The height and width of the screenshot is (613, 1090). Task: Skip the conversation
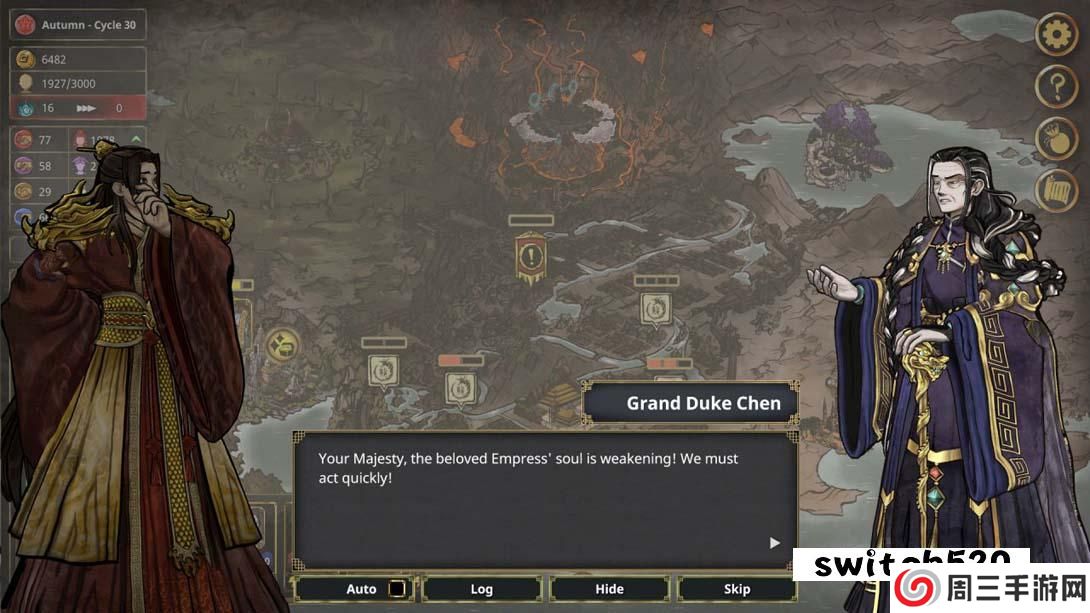tap(737, 589)
